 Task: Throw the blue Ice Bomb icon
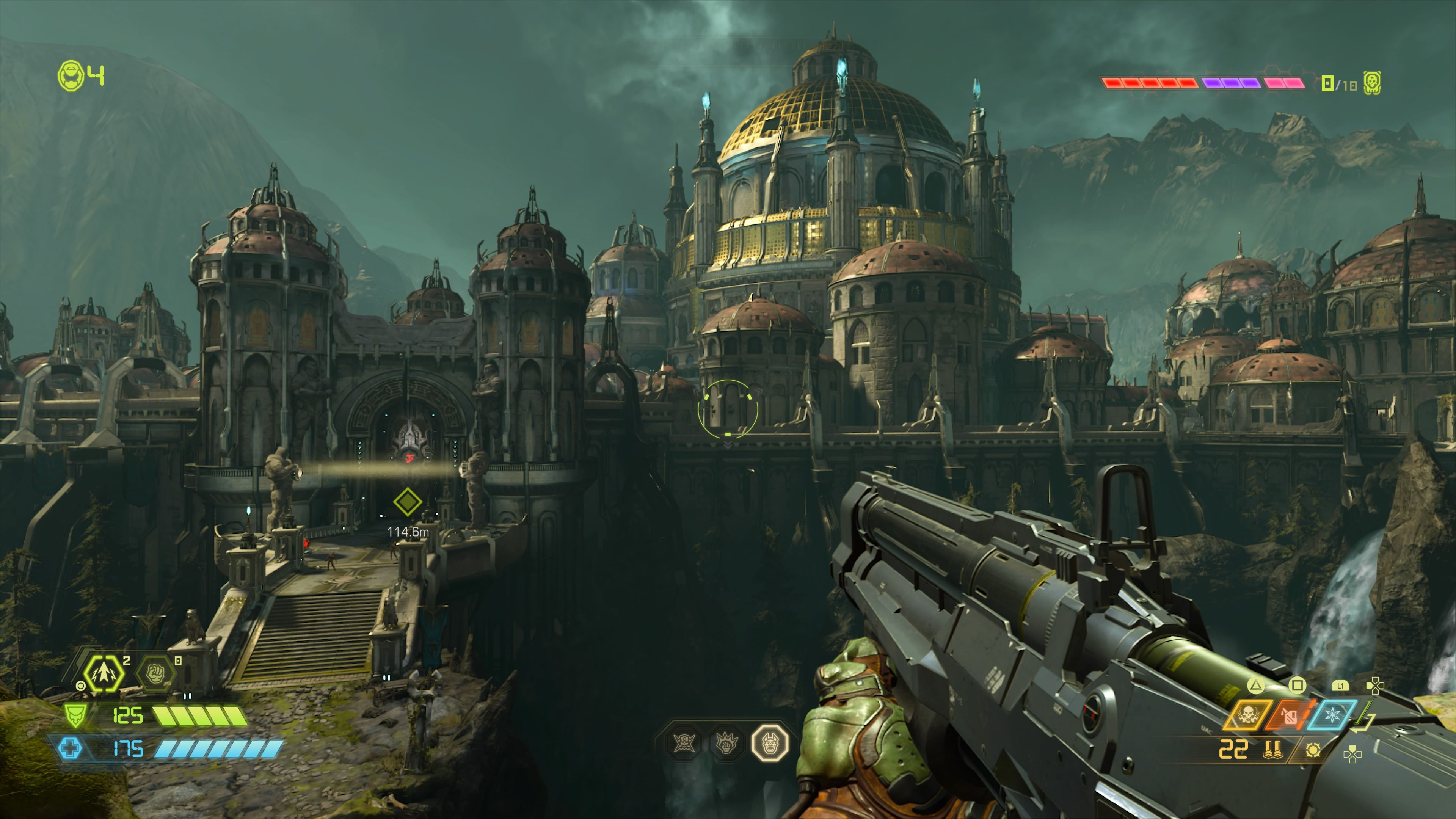click(1332, 715)
